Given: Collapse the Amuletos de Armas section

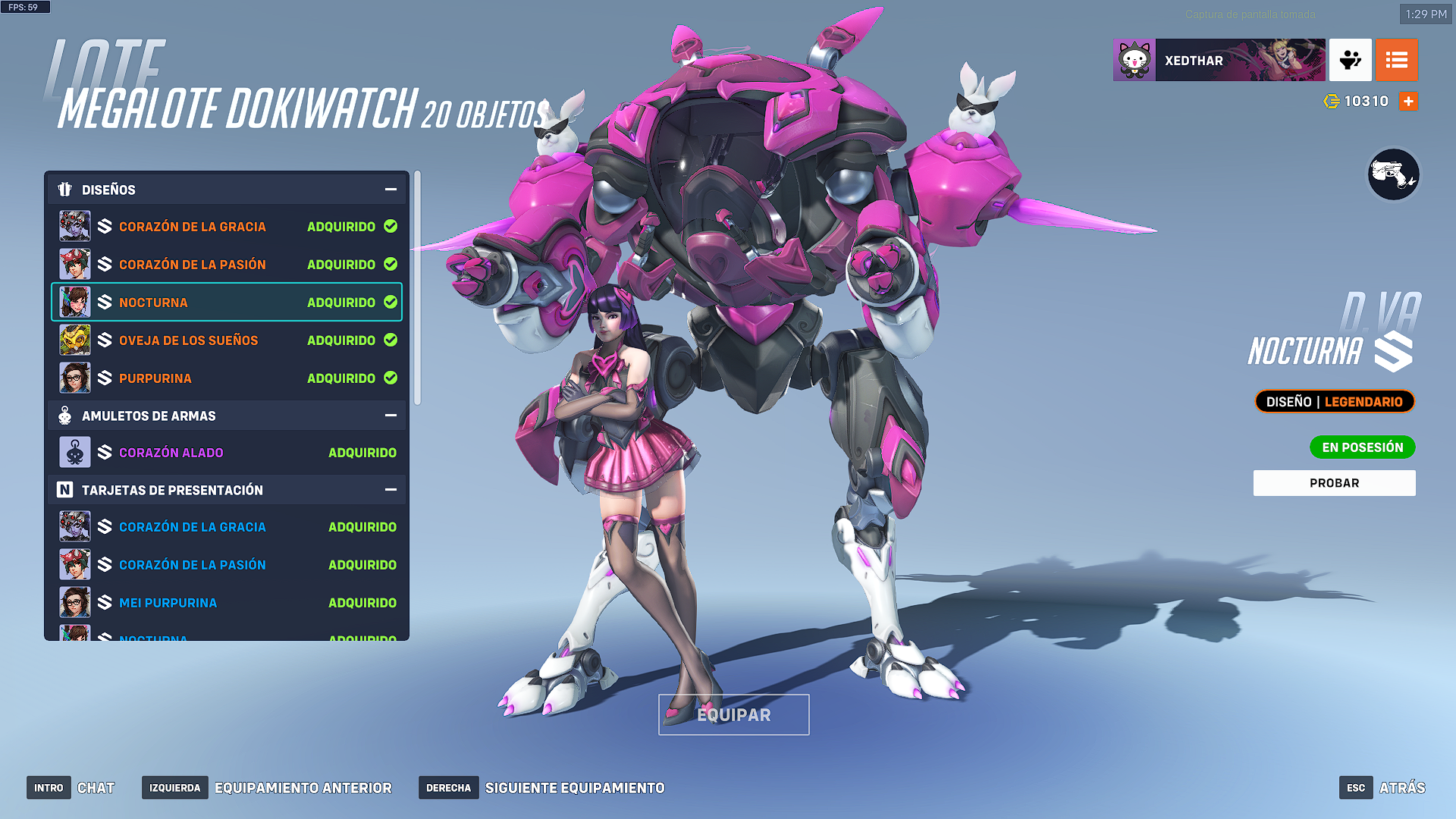Looking at the screenshot, I should click(x=391, y=416).
